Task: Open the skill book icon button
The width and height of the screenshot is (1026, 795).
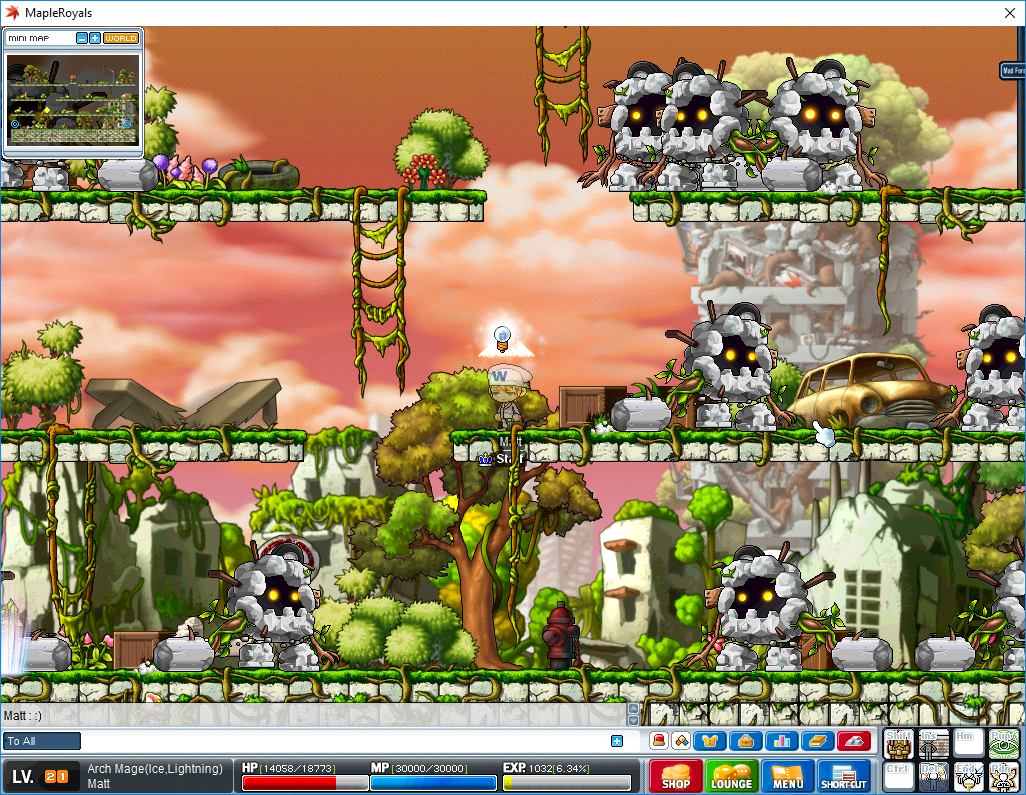Action: [x=817, y=741]
